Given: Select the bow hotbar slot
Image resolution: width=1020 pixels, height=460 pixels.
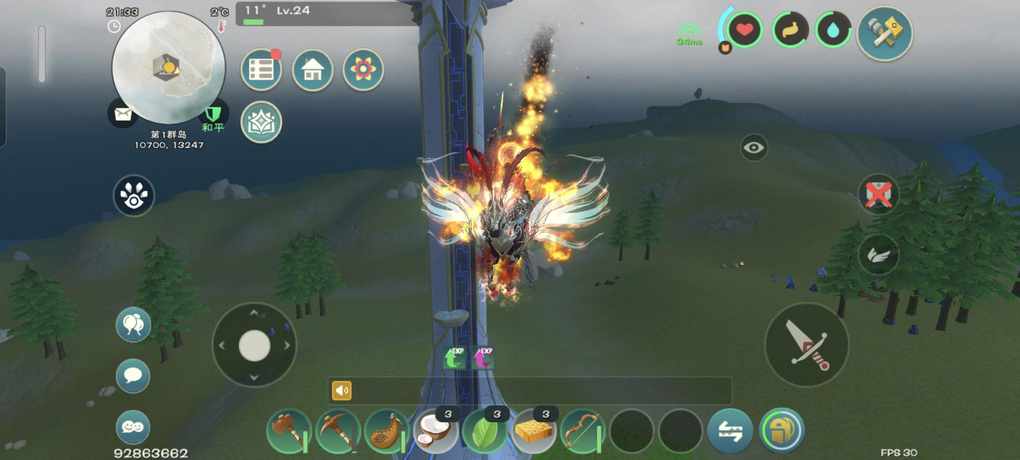Looking at the screenshot, I should click(582, 431).
